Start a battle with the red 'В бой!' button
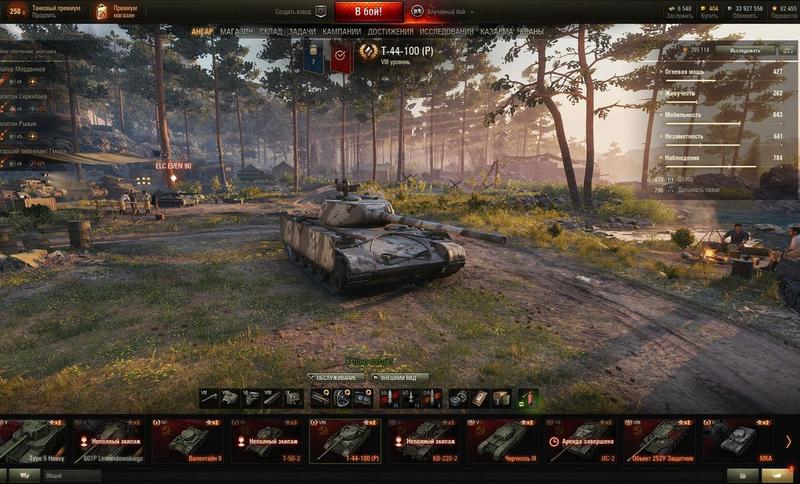Viewport: 800px width, 484px height. 369,12
